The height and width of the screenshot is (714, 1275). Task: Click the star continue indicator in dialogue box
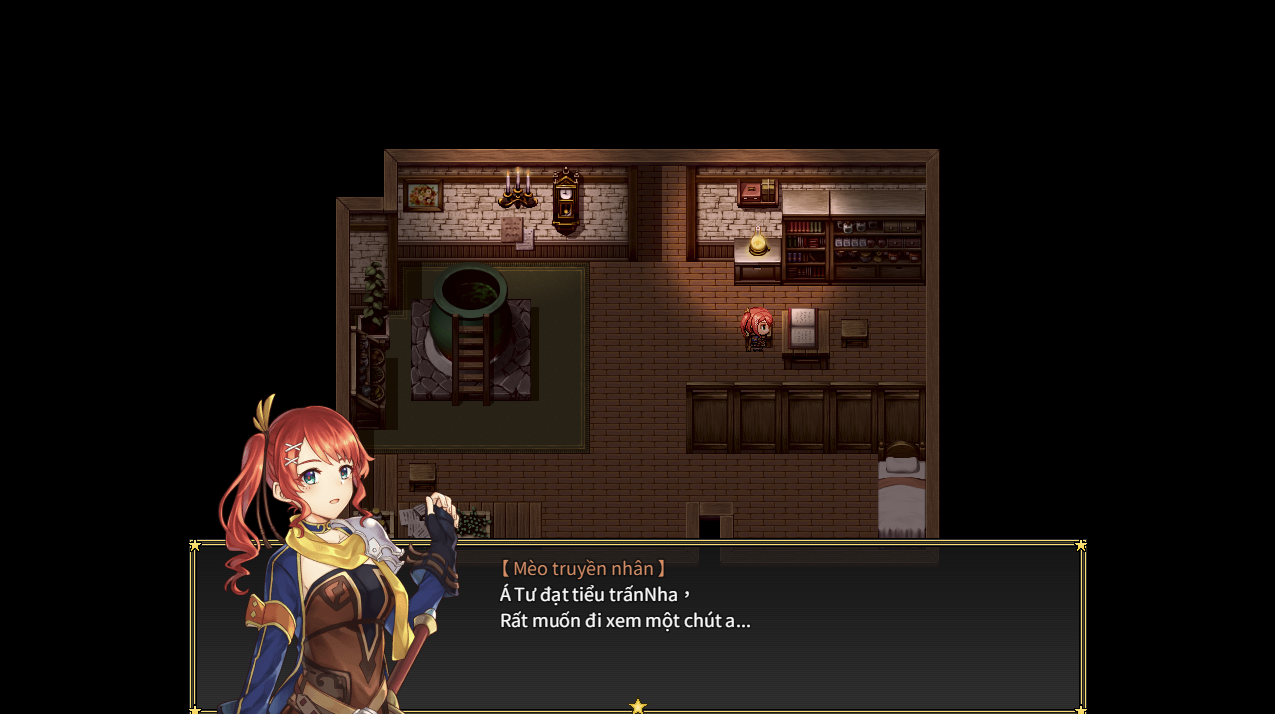click(x=638, y=706)
